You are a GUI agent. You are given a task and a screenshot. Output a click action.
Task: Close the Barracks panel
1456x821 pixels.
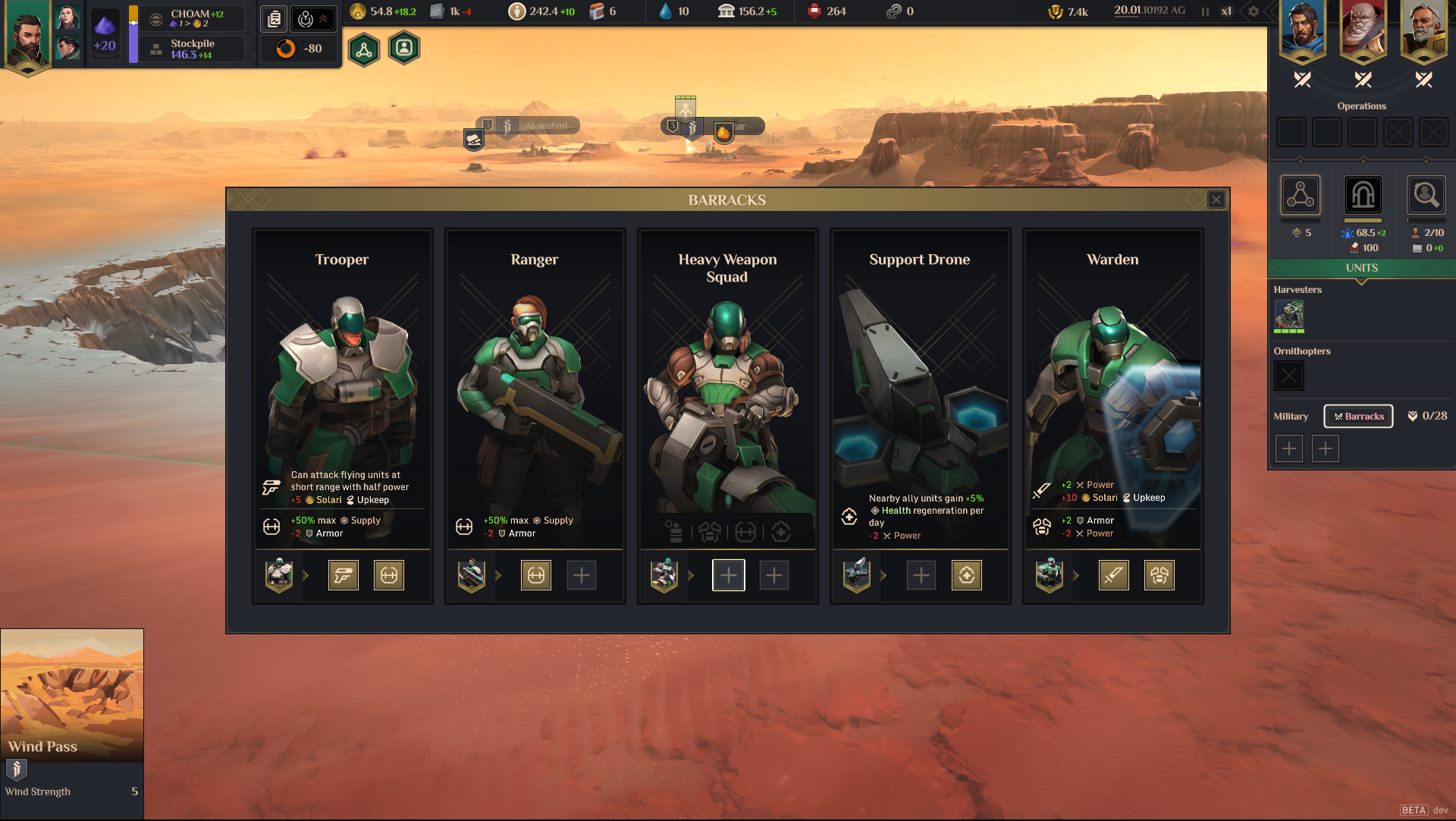tap(1216, 200)
